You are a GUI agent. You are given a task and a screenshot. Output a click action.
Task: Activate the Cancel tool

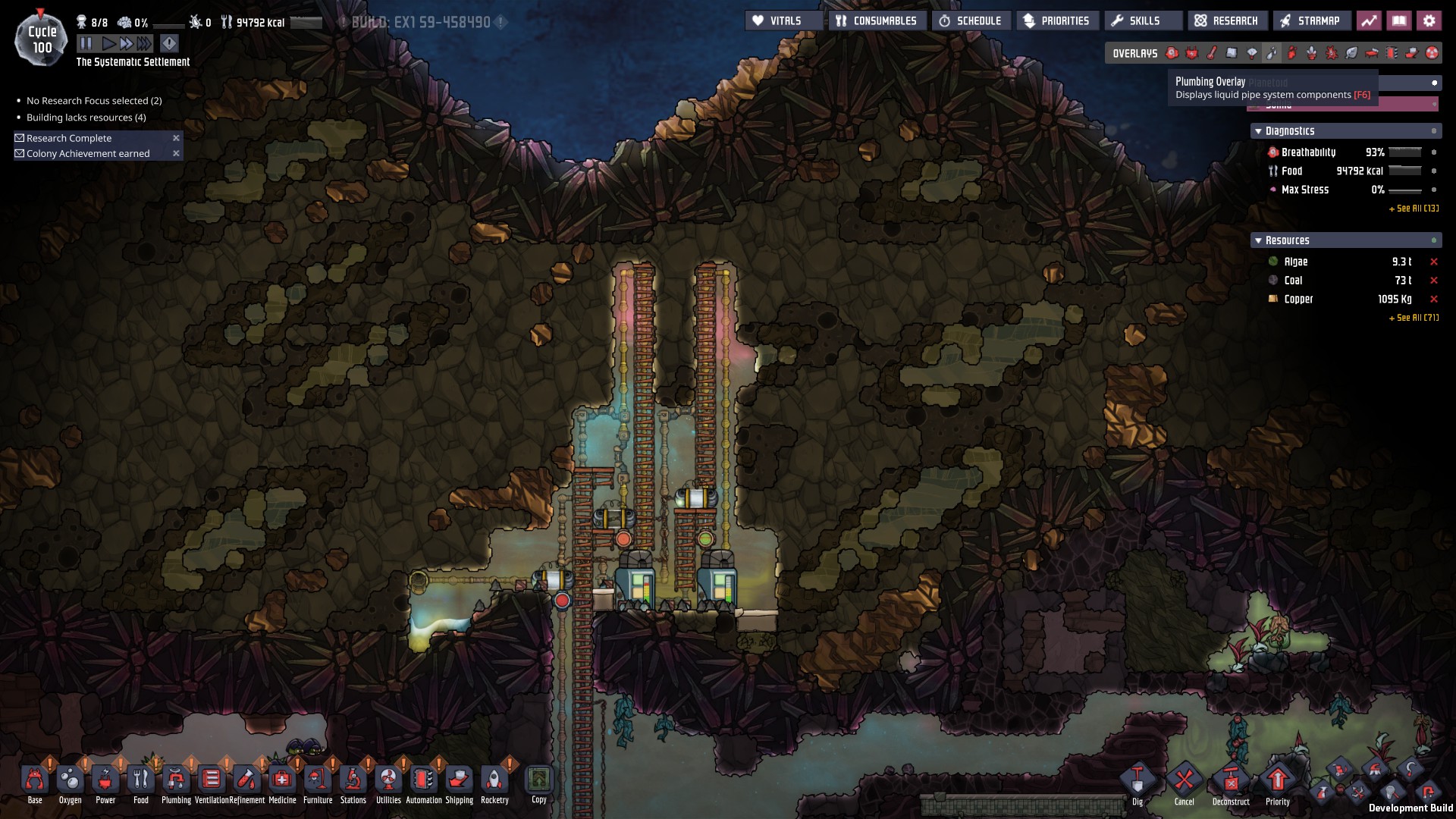[1184, 781]
